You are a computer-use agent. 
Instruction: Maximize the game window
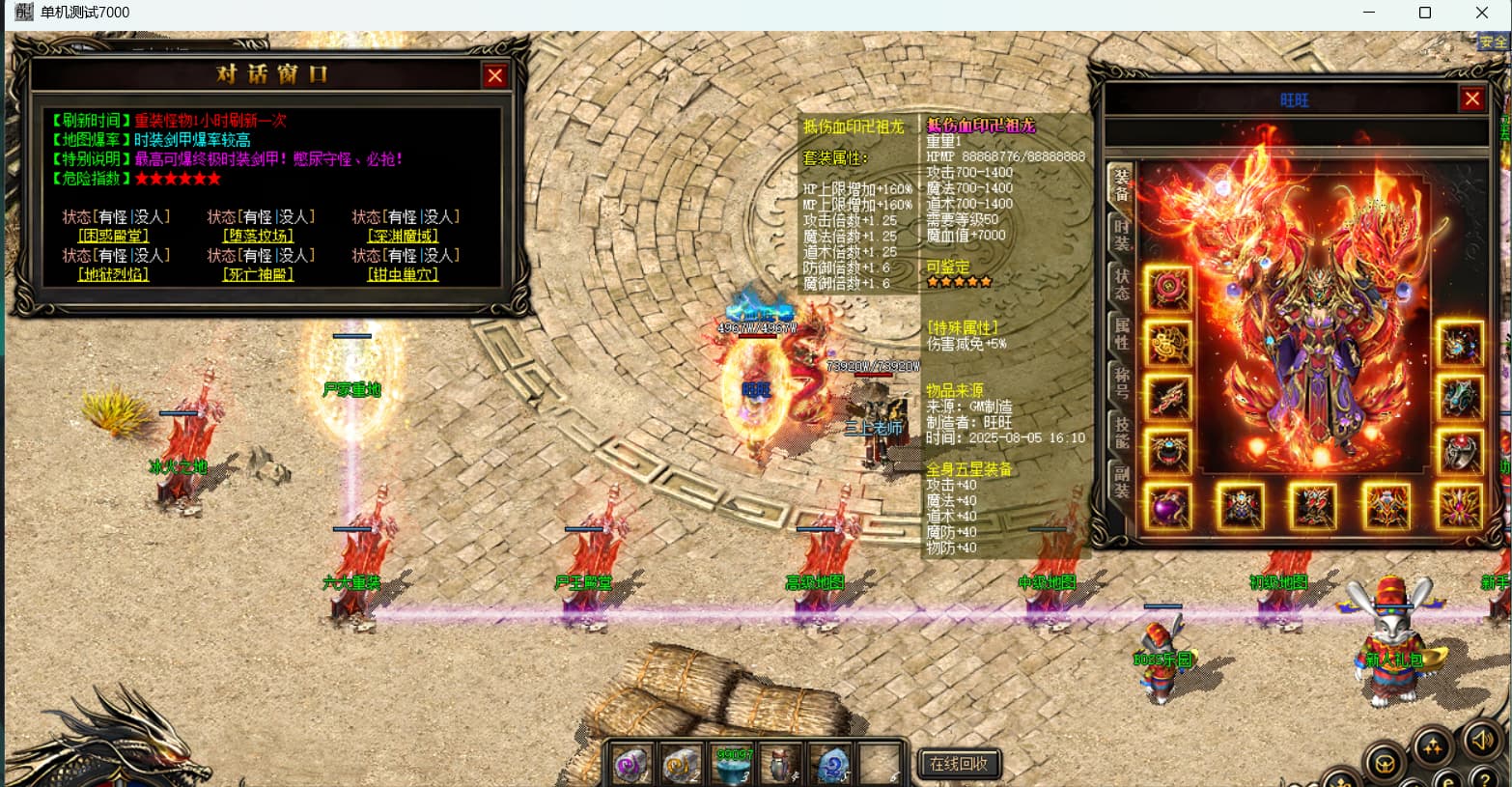[1424, 13]
